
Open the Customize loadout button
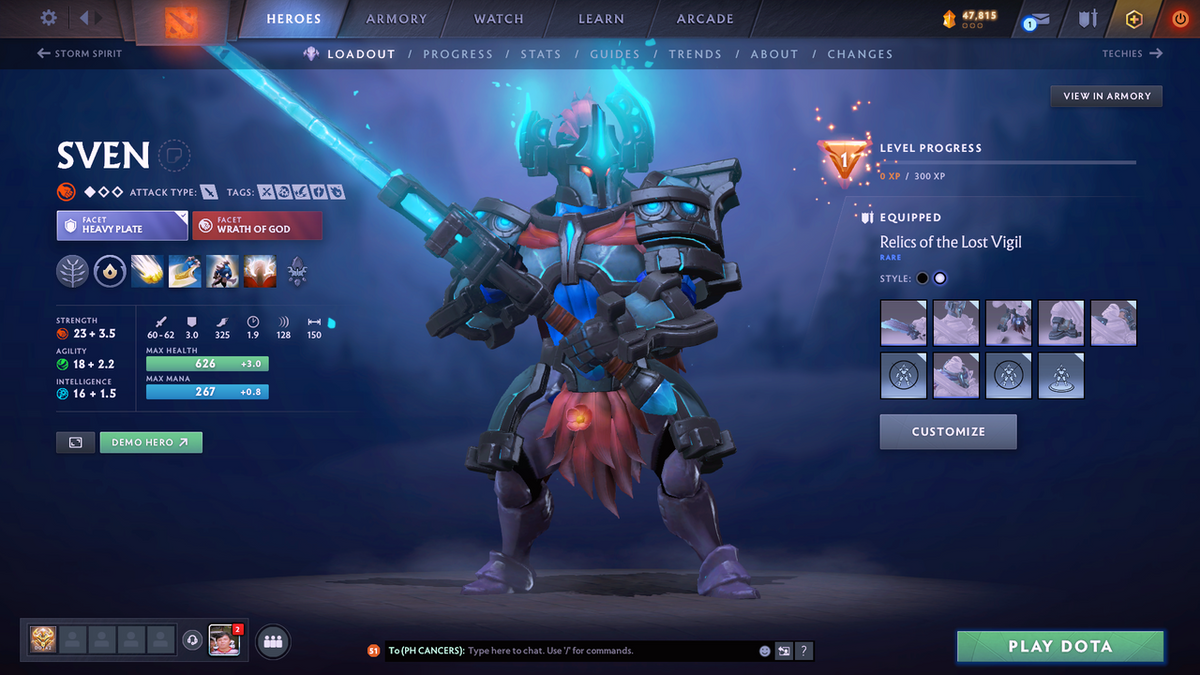pyautogui.click(x=948, y=432)
